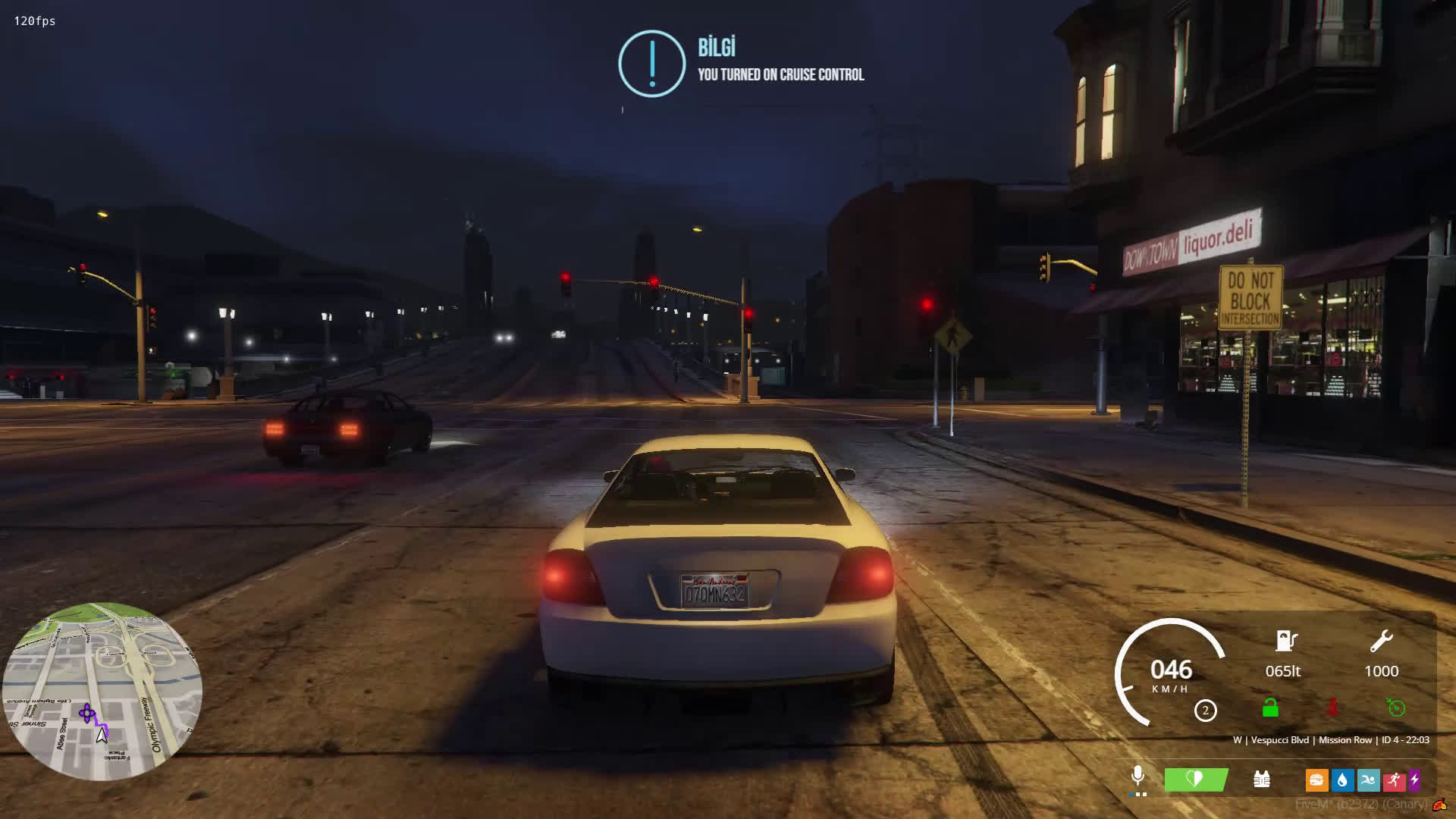This screenshot has height=819, width=1456.
Task: Select the red running stamina icon
Action: coord(1394,780)
